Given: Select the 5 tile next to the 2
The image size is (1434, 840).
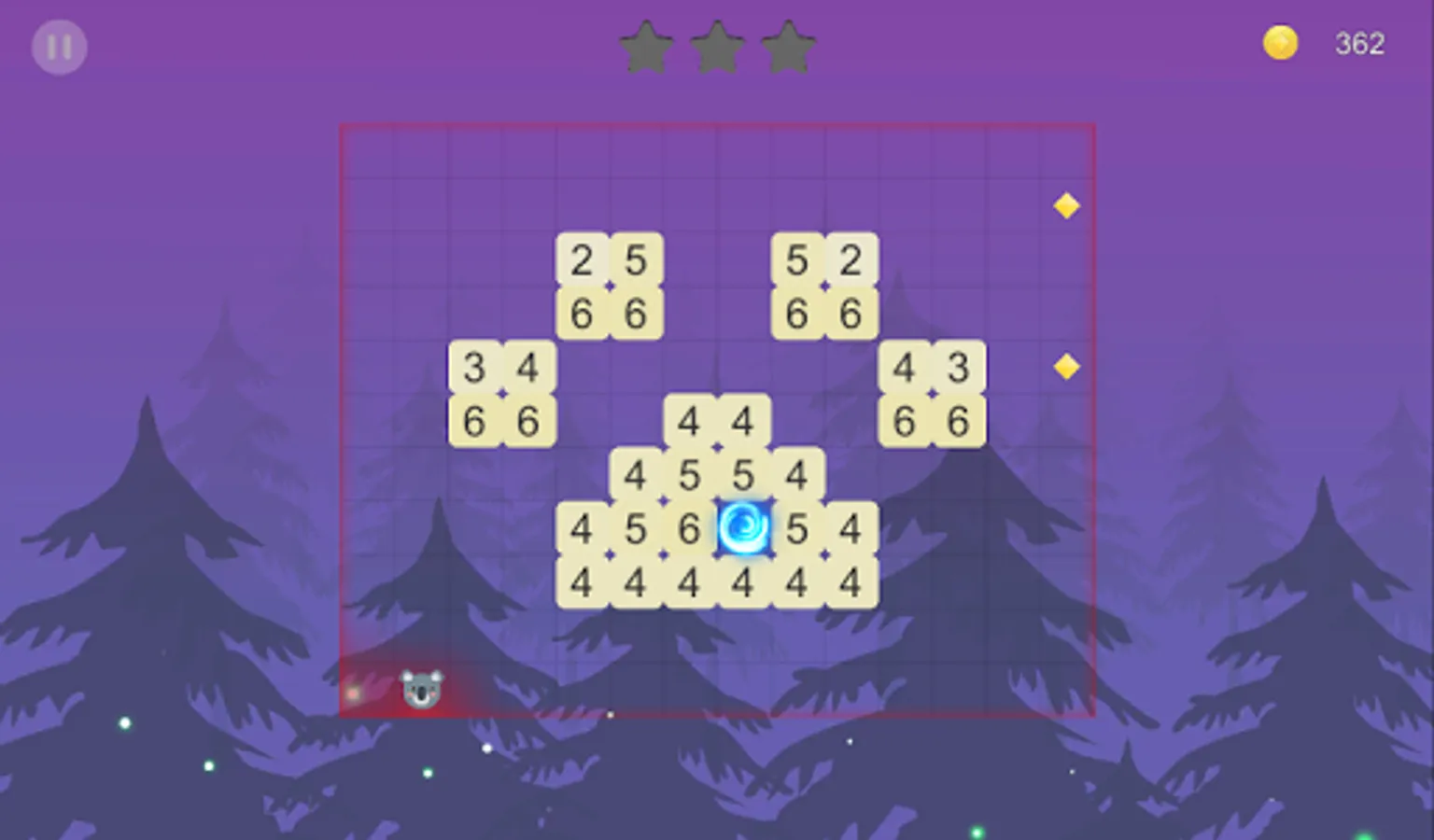Looking at the screenshot, I should coord(636,261).
